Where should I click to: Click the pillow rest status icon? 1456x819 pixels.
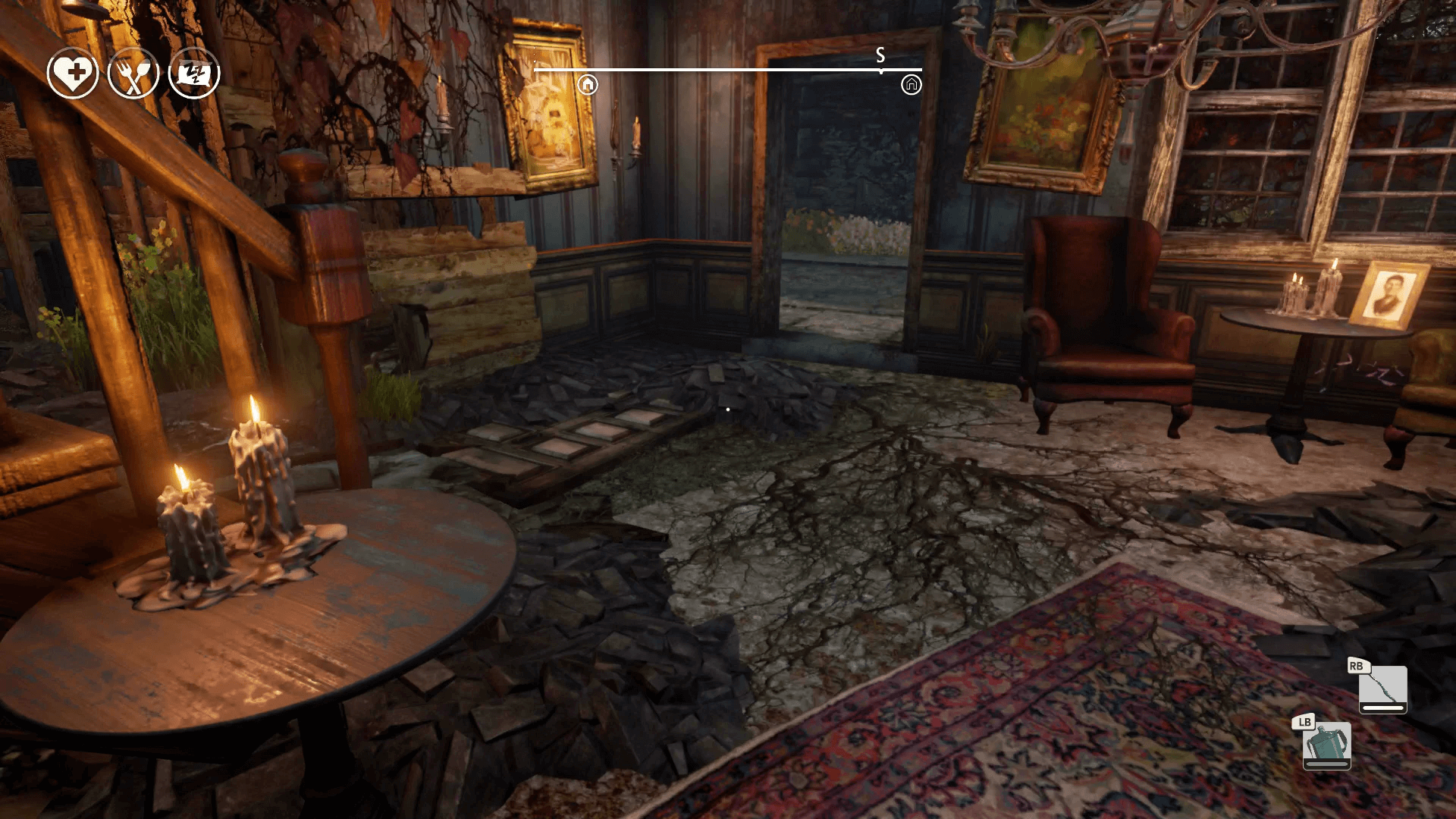[x=194, y=73]
